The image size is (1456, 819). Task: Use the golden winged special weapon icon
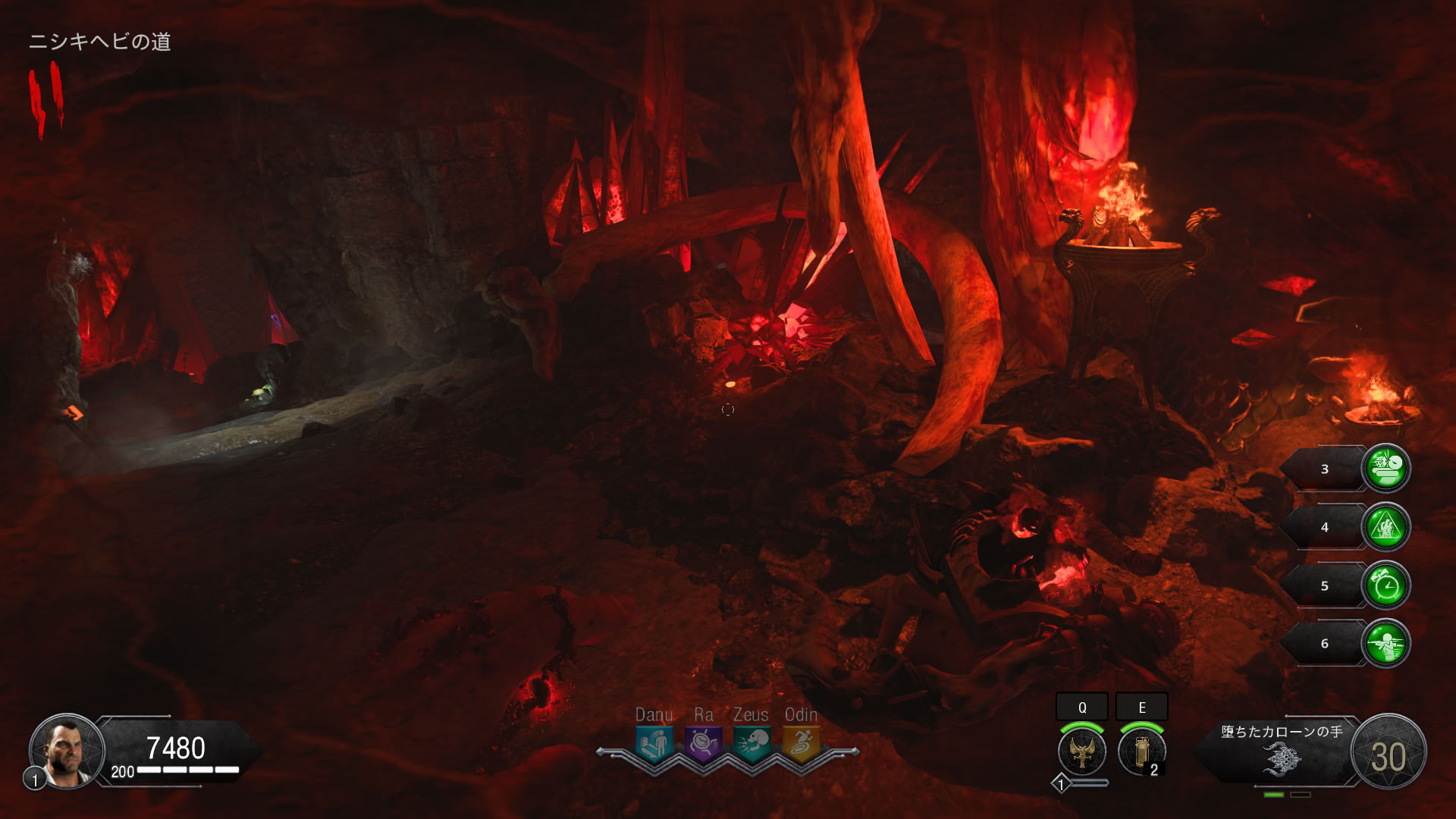click(x=1082, y=751)
